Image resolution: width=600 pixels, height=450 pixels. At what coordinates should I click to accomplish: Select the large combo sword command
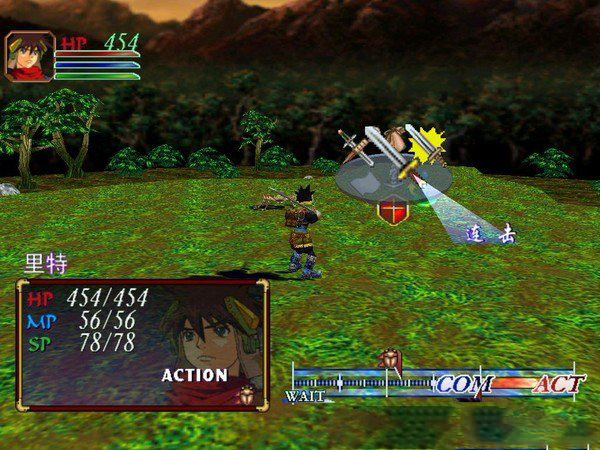[x=382, y=148]
